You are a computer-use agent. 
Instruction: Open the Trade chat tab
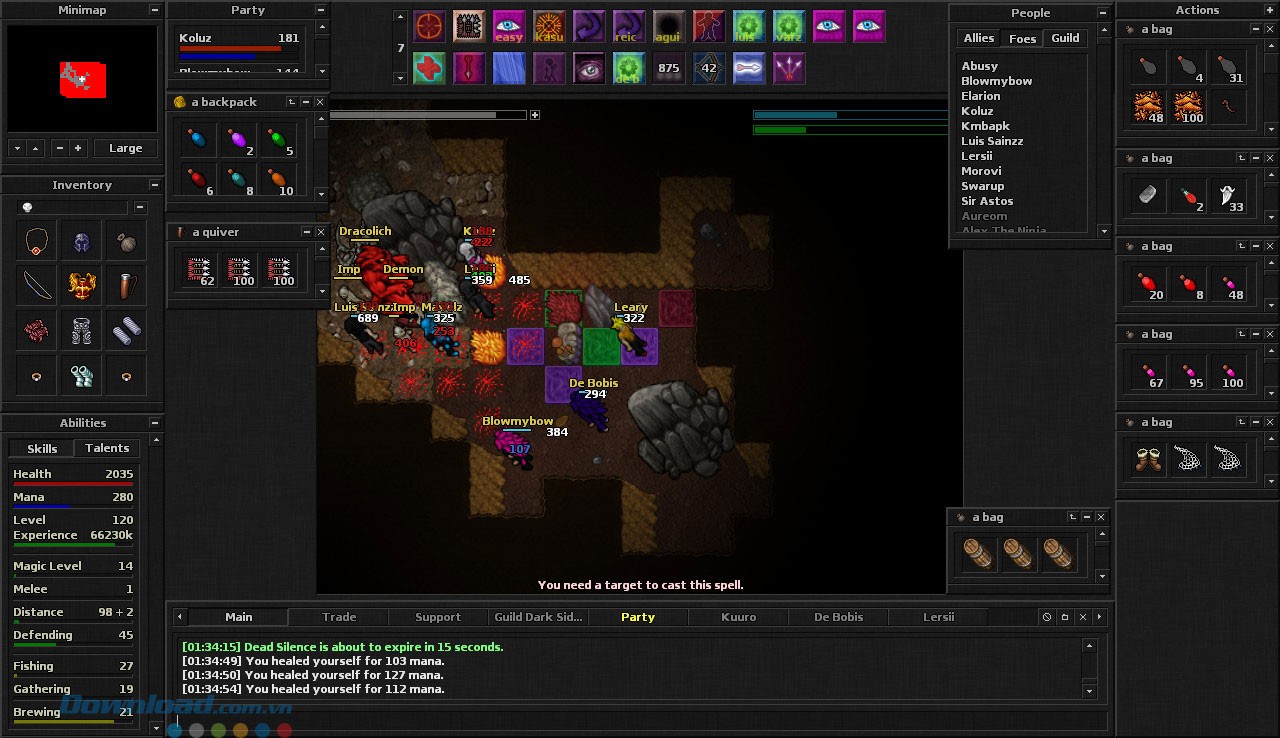[x=339, y=617]
